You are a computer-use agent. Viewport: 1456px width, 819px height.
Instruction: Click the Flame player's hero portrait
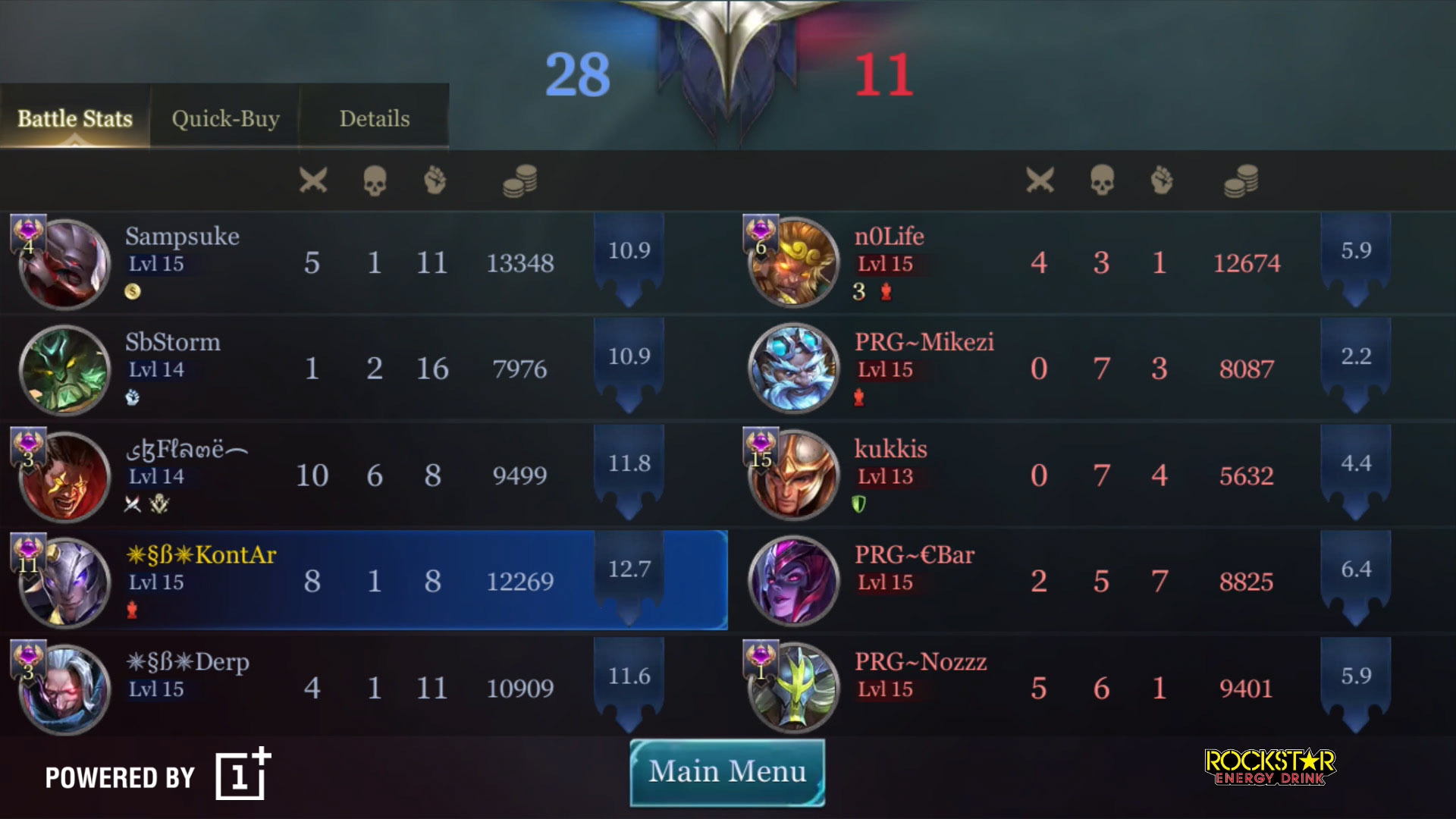point(65,476)
